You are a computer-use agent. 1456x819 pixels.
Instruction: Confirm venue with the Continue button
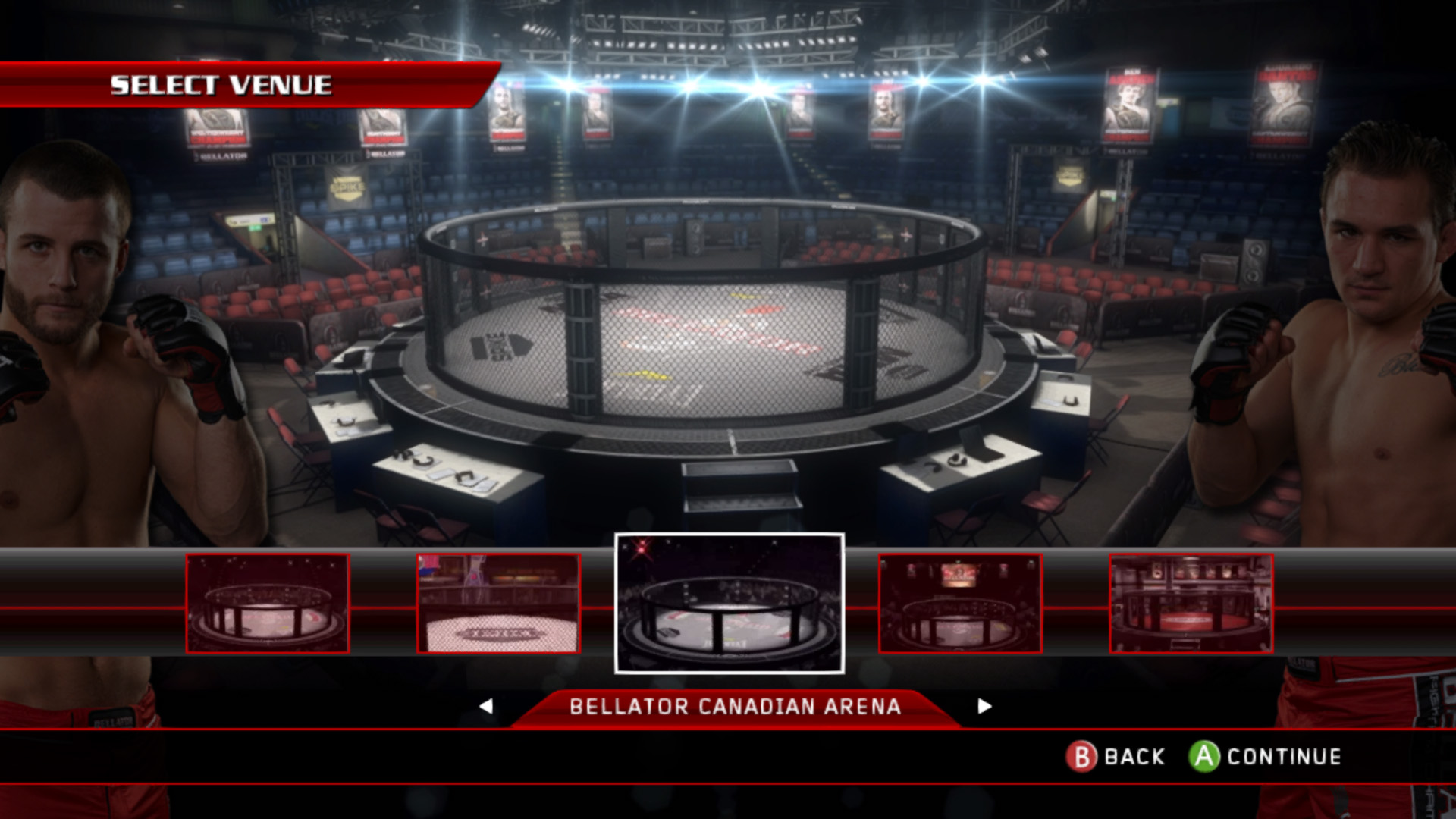[x=1265, y=757]
